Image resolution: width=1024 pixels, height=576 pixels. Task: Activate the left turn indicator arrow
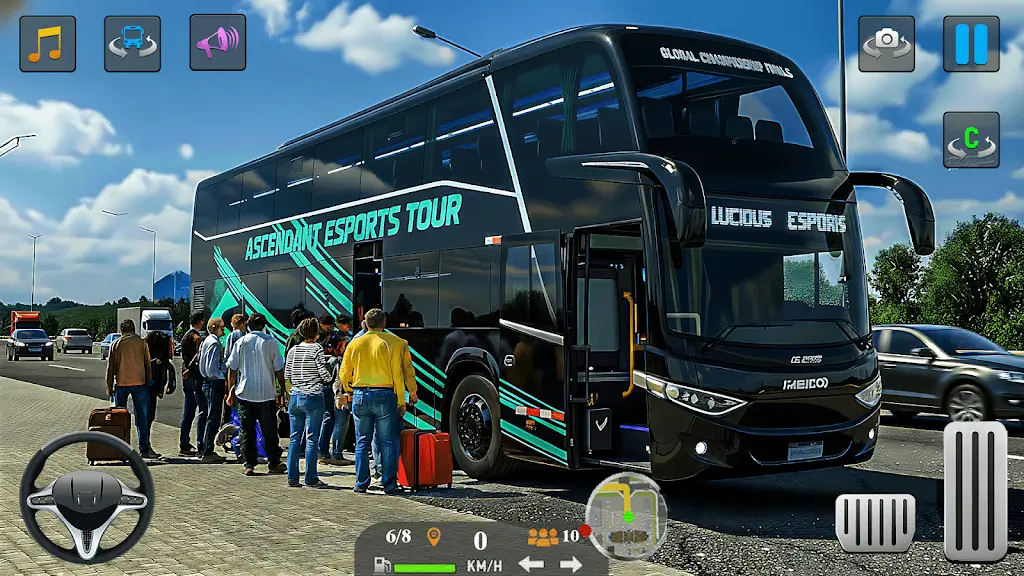pyautogui.click(x=530, y=564)
